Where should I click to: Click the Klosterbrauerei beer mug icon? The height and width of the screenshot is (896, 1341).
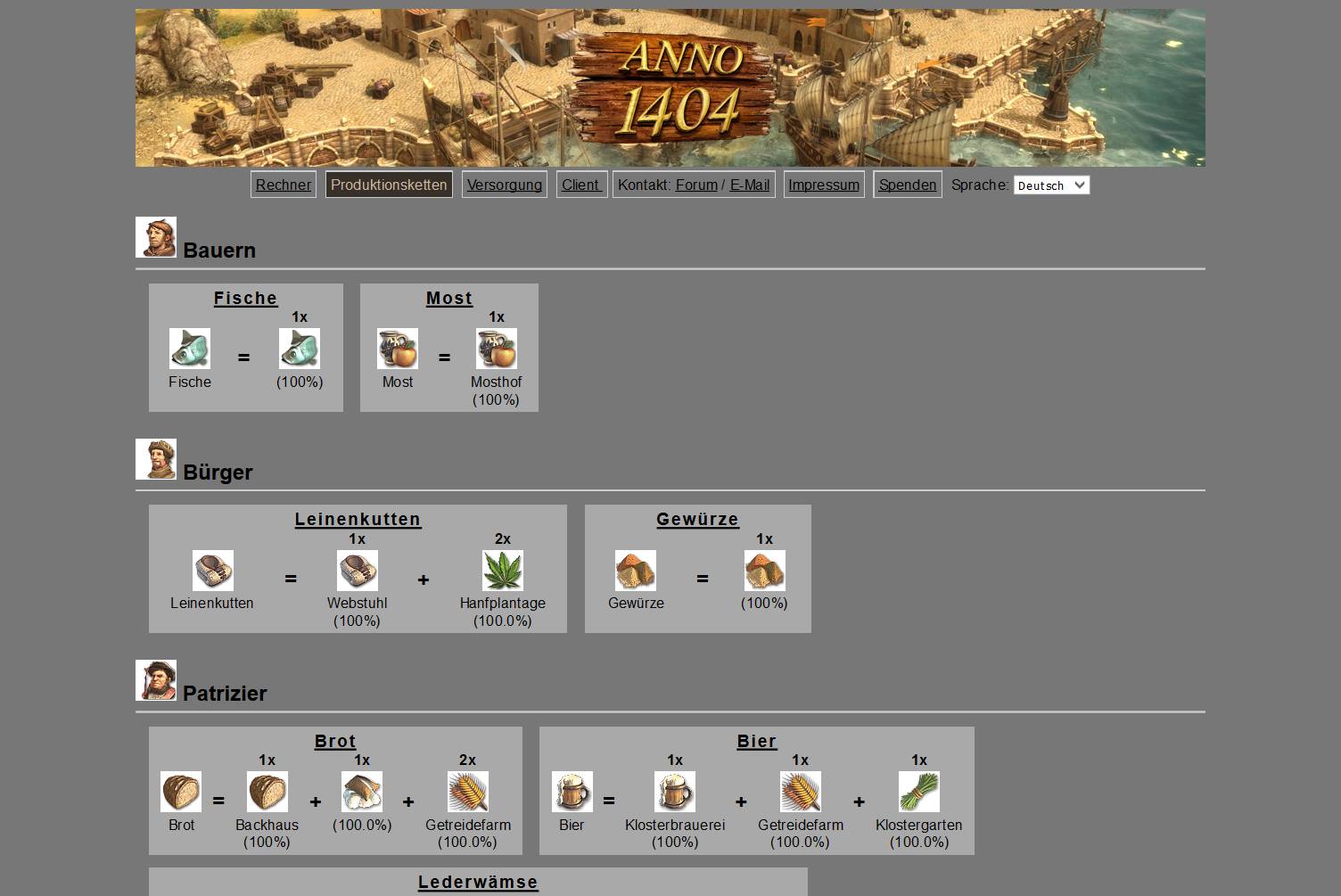click(674, 792)
